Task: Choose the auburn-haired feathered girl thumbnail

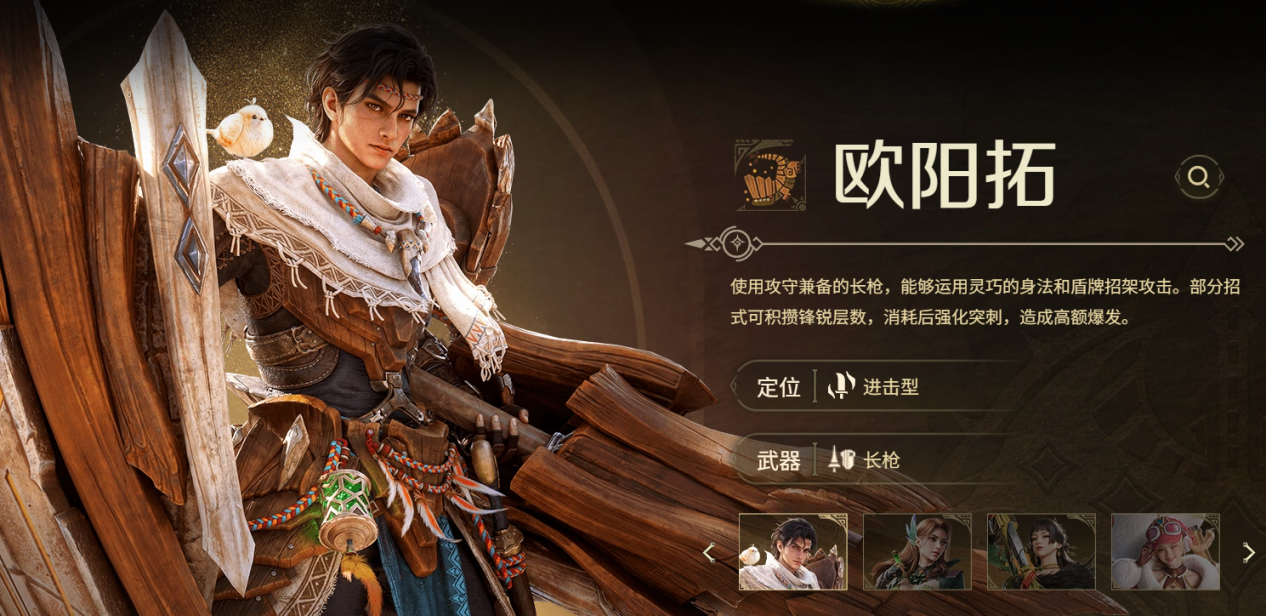Action: [x=917, y=552]
